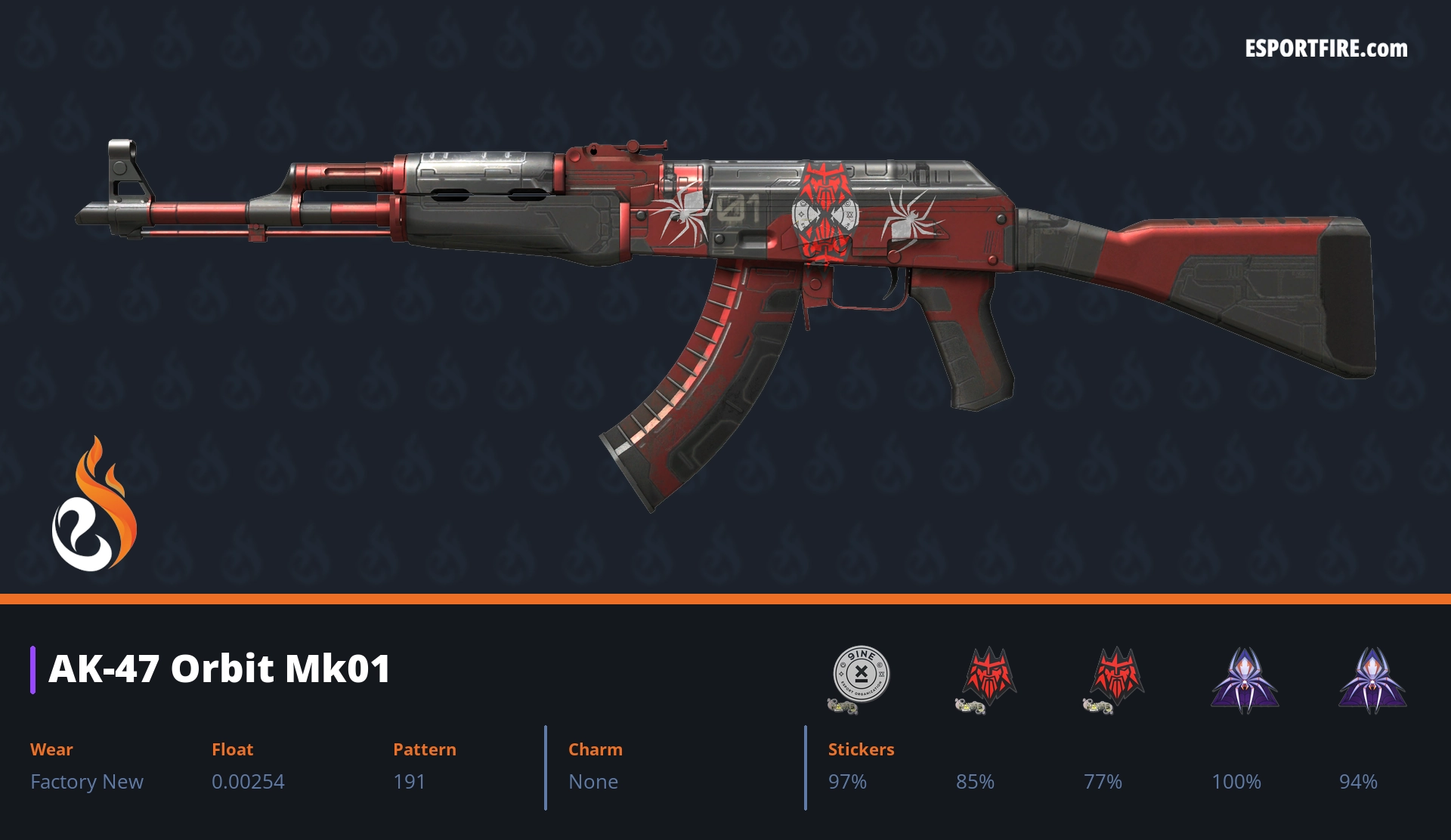This screenshot has width=1451, height=840.
Task: Click the purple spider sticker rated 94%
Action: click(1372, 678)
